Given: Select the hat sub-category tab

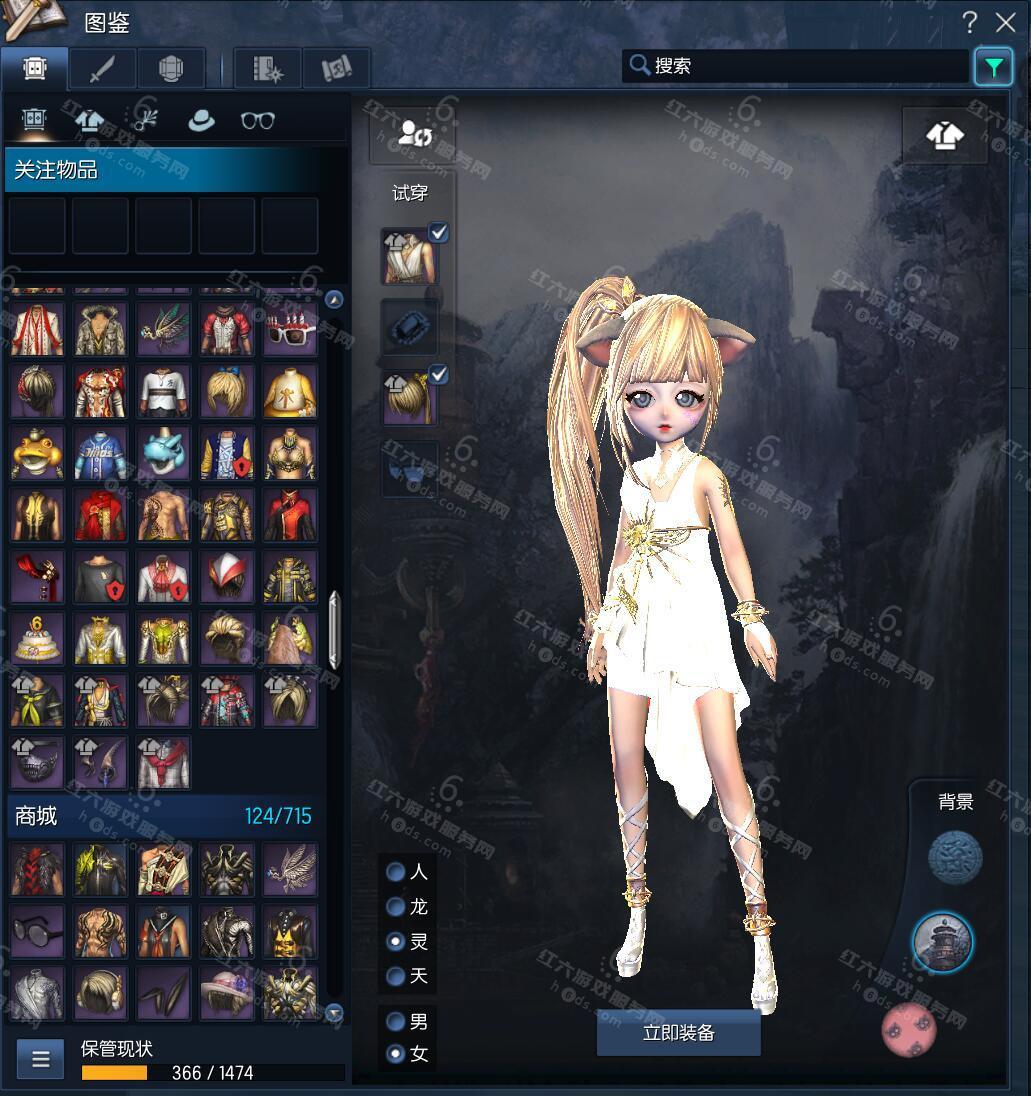Looking at the screenshot, I should 202,120.
